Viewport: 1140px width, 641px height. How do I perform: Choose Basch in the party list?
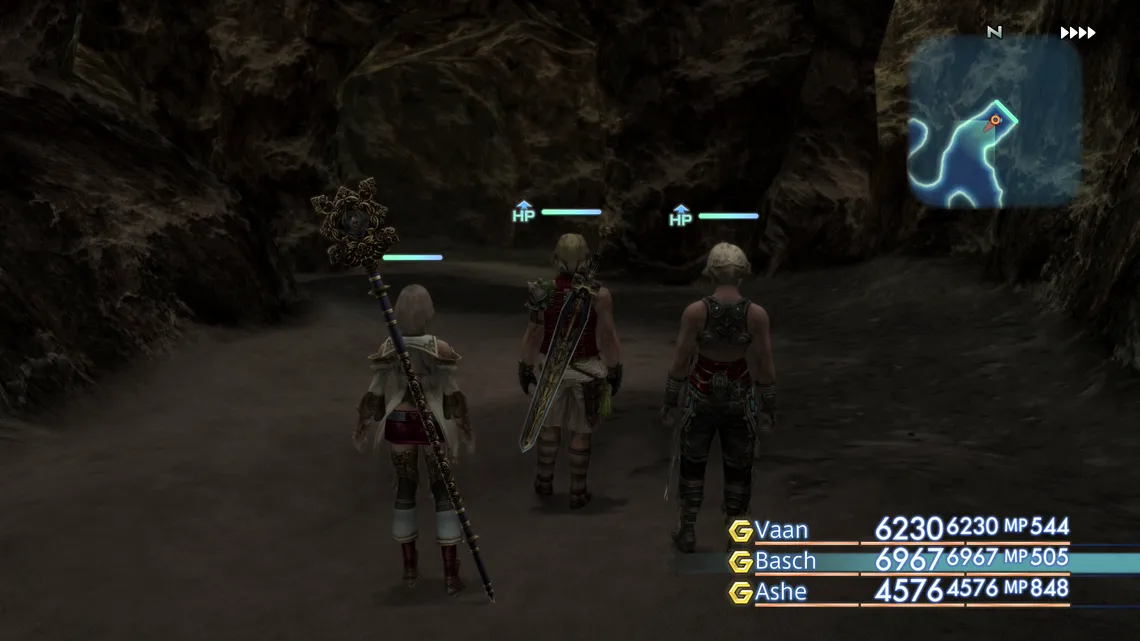coord(786,561)
